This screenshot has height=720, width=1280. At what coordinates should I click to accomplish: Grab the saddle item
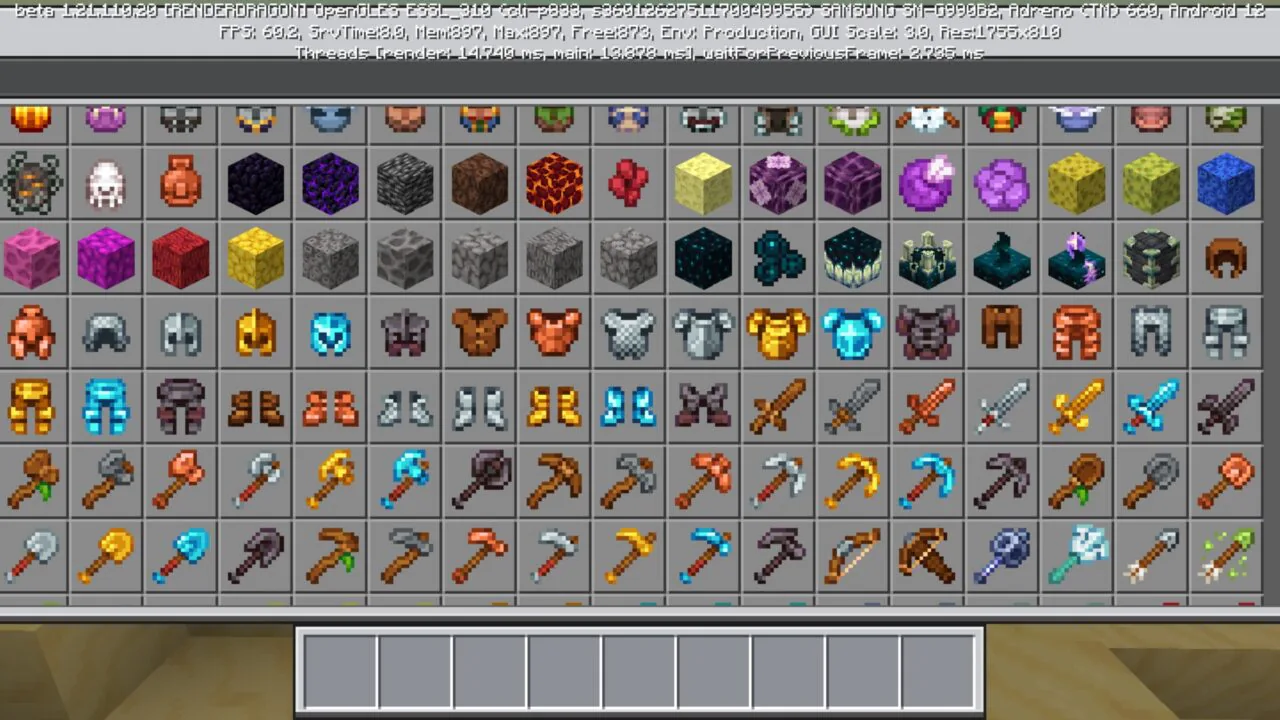coord(1226,259)
